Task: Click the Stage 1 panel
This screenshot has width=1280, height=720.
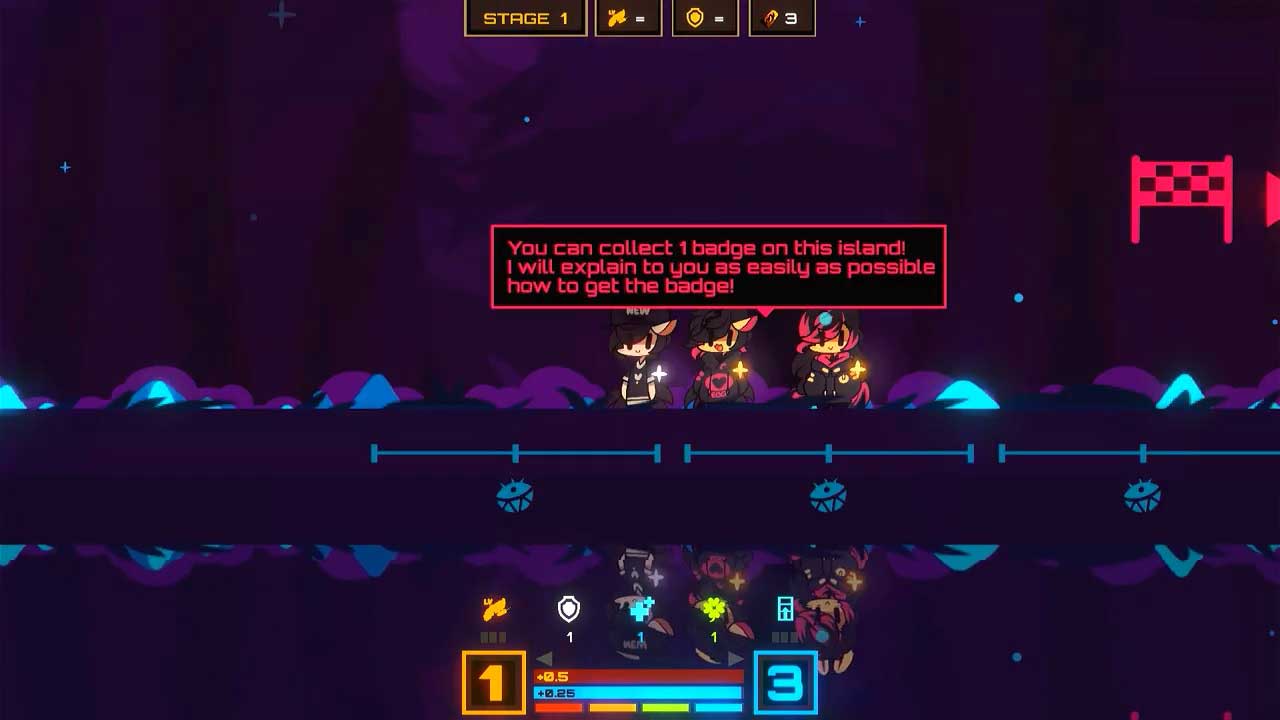Action: 526,18
